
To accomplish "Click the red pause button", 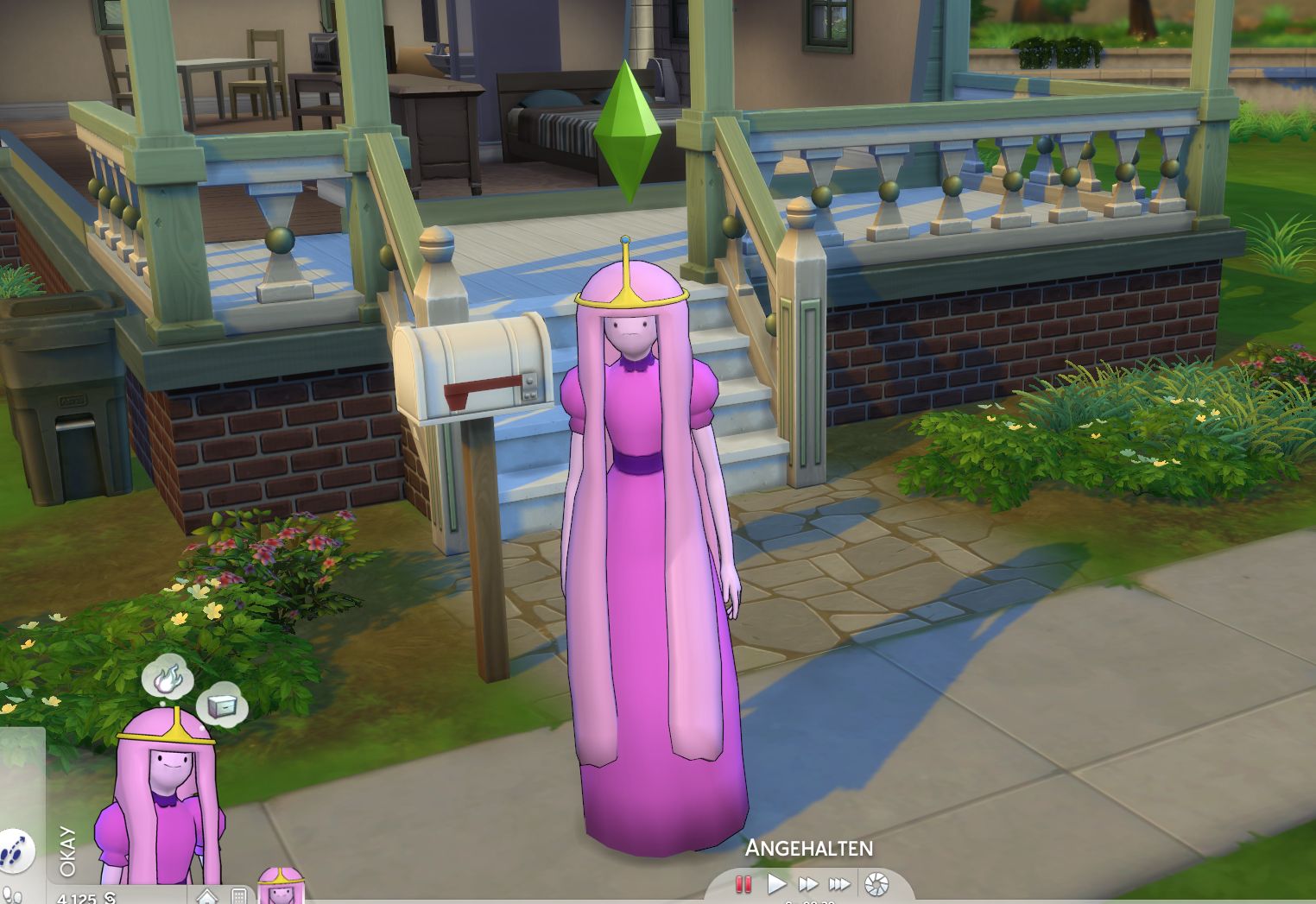I will point(743,884).
